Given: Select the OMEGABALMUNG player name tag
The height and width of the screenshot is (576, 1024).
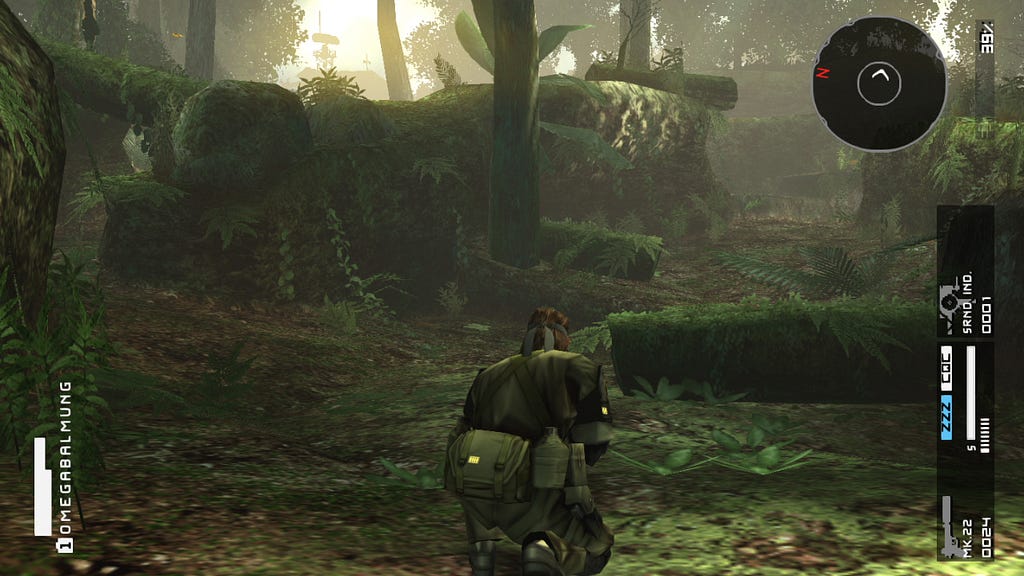Looking at the screenshot, I should [x=66, y=459].
